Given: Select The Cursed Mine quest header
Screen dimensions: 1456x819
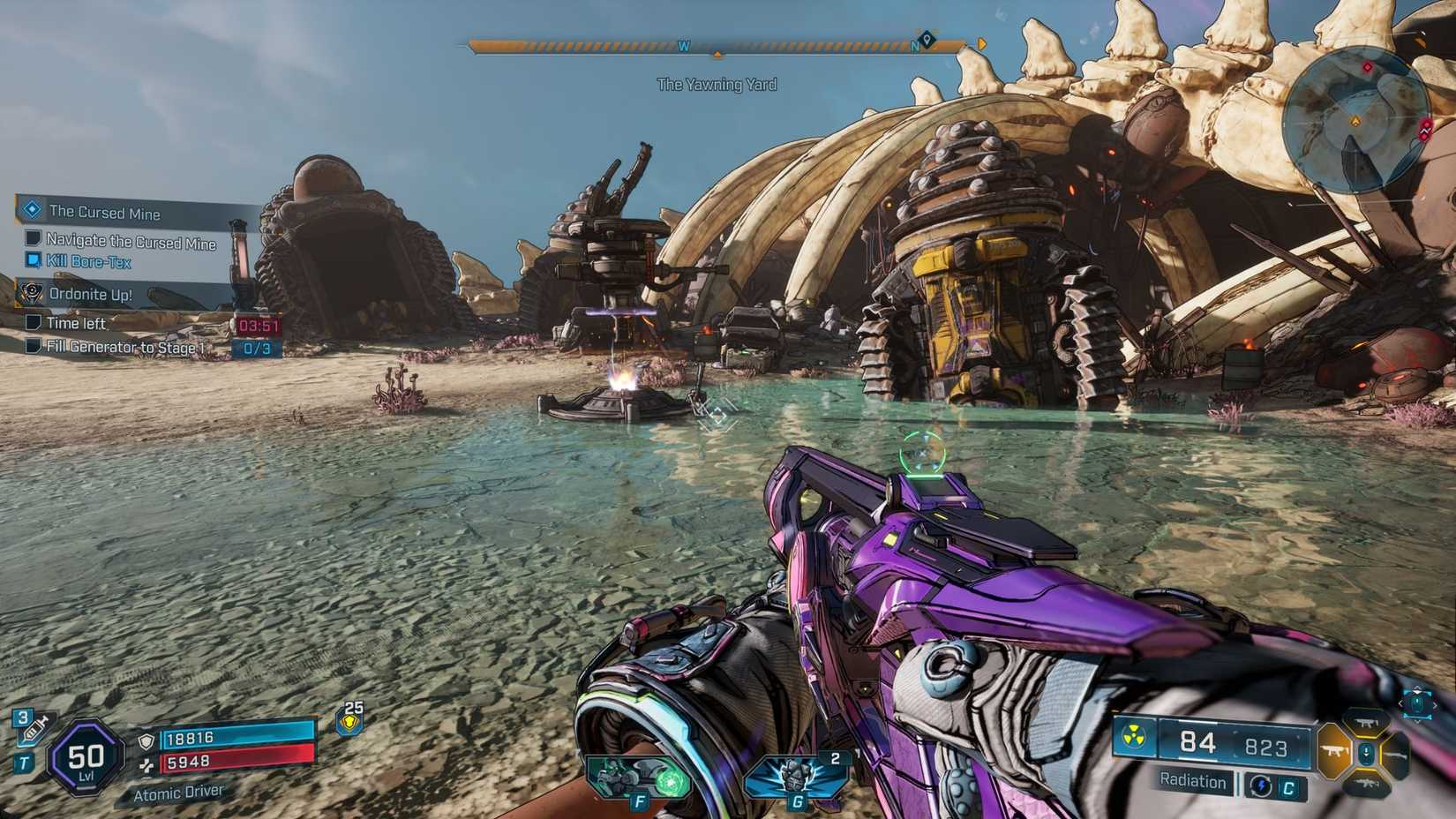Looking at the screenshot, I should pyautogui.click(x=106, y=213).
